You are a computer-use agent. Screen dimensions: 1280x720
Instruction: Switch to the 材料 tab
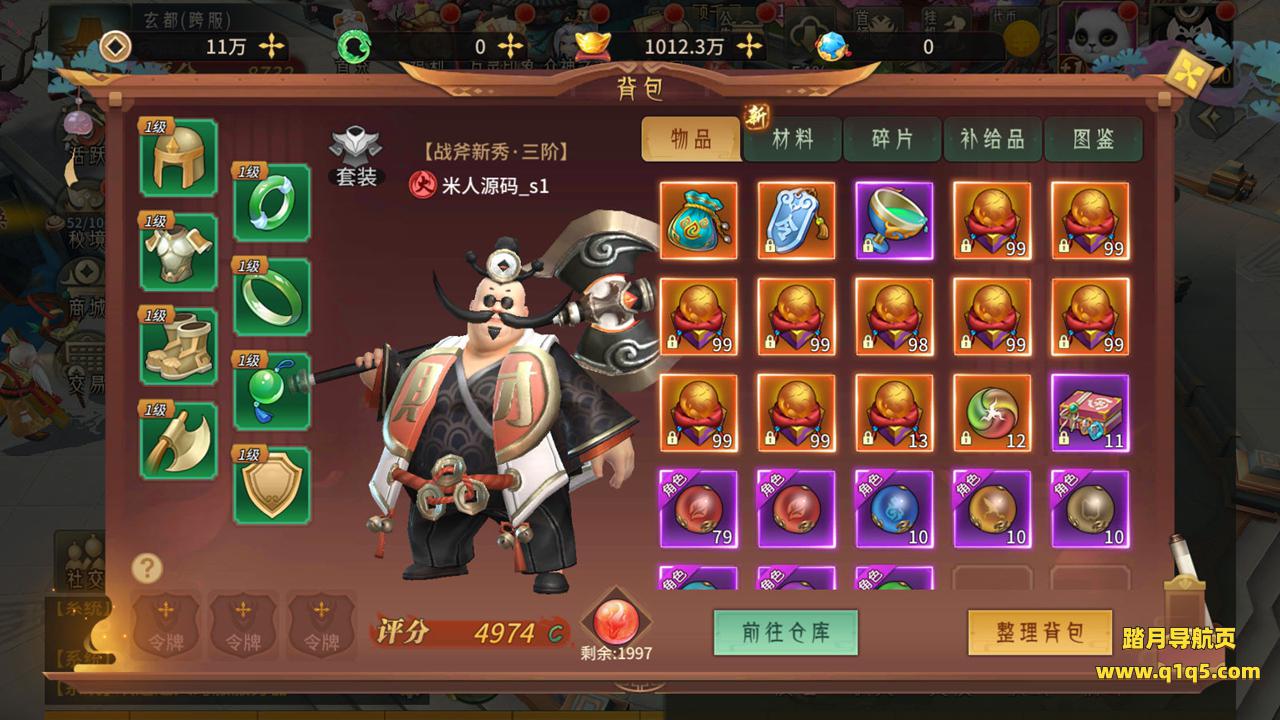(x=792, y=140)
